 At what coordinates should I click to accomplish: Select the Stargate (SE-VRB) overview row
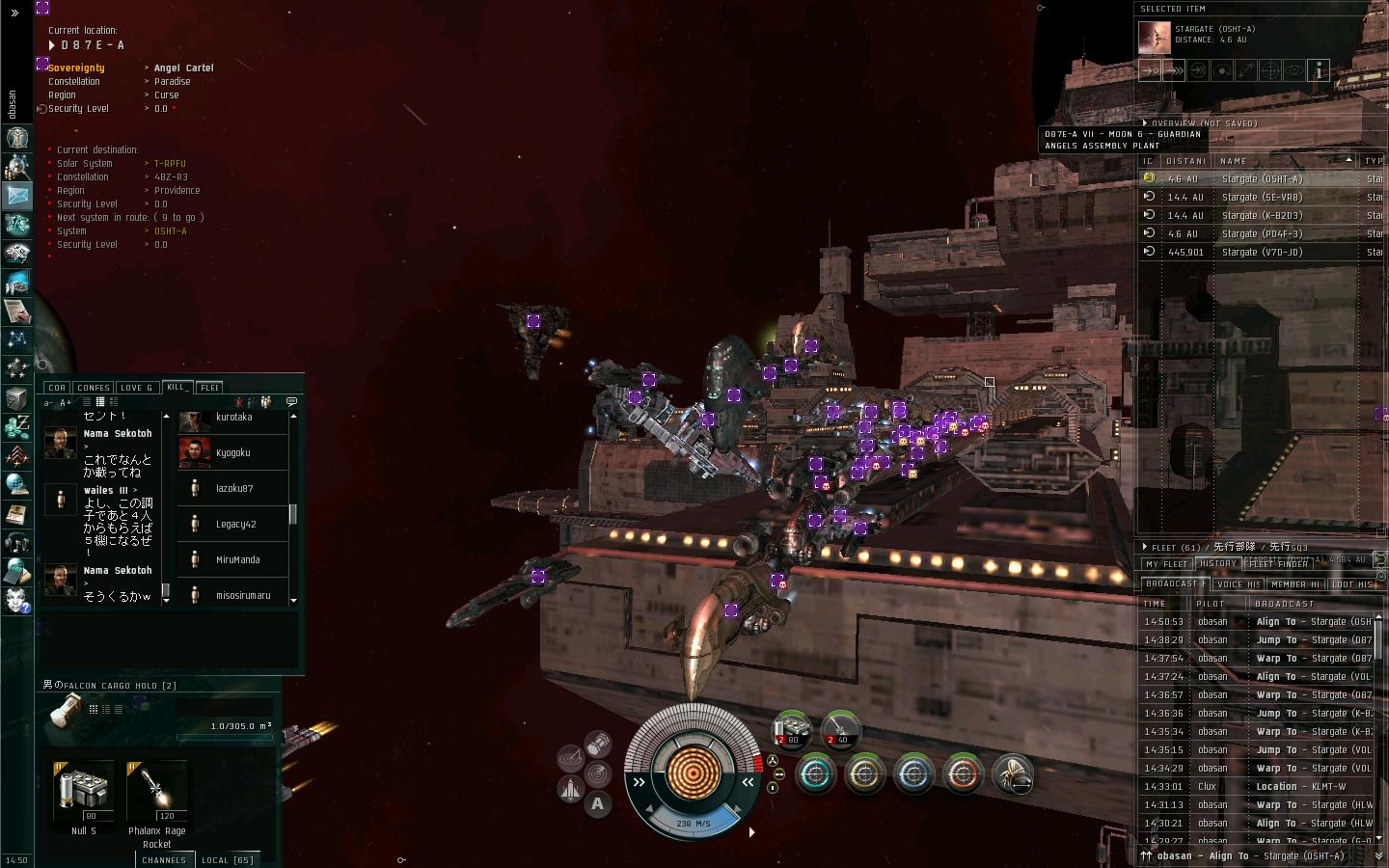[x=1262, y=197]
